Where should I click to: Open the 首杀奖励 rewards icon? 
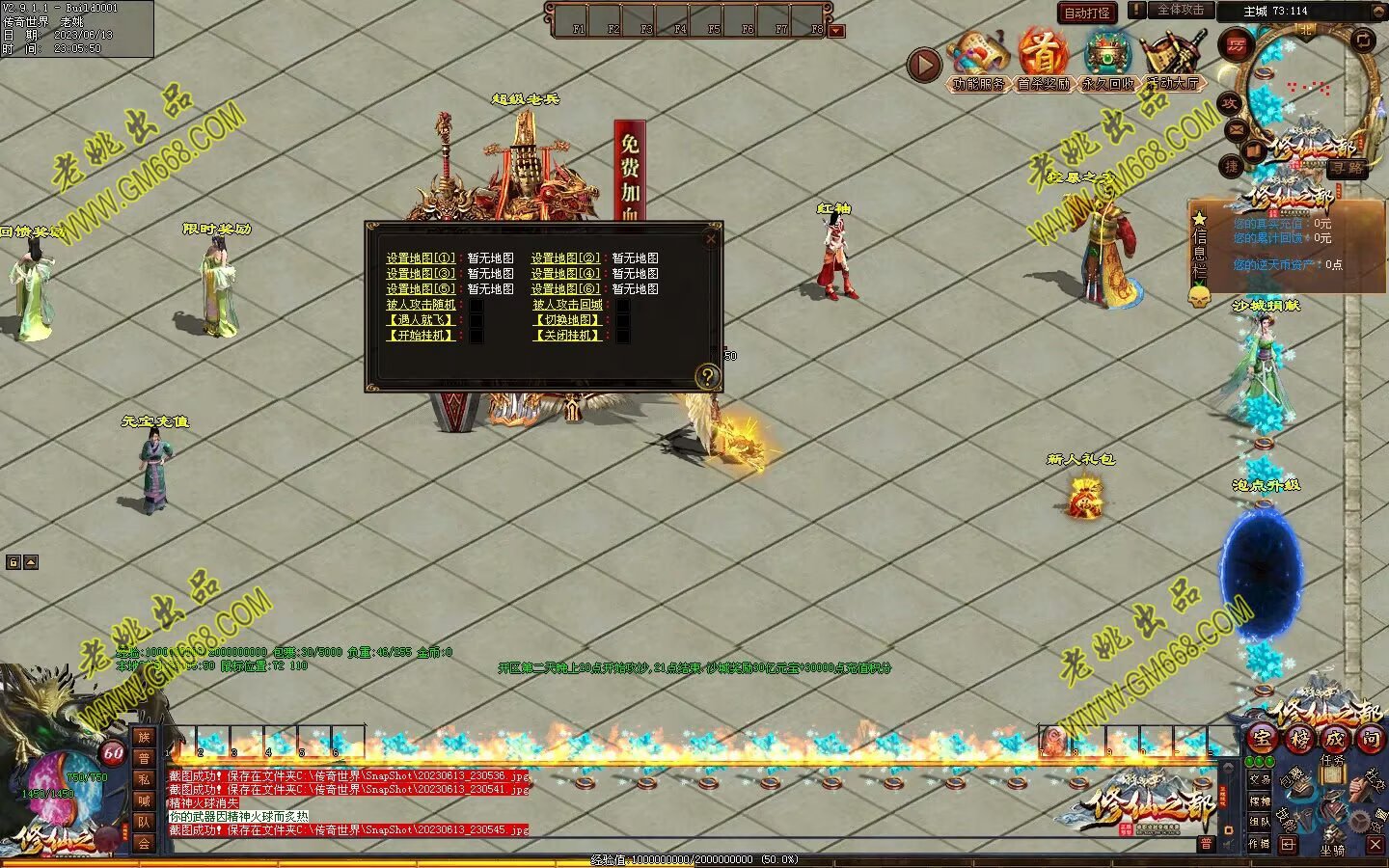coord(1043,60)
